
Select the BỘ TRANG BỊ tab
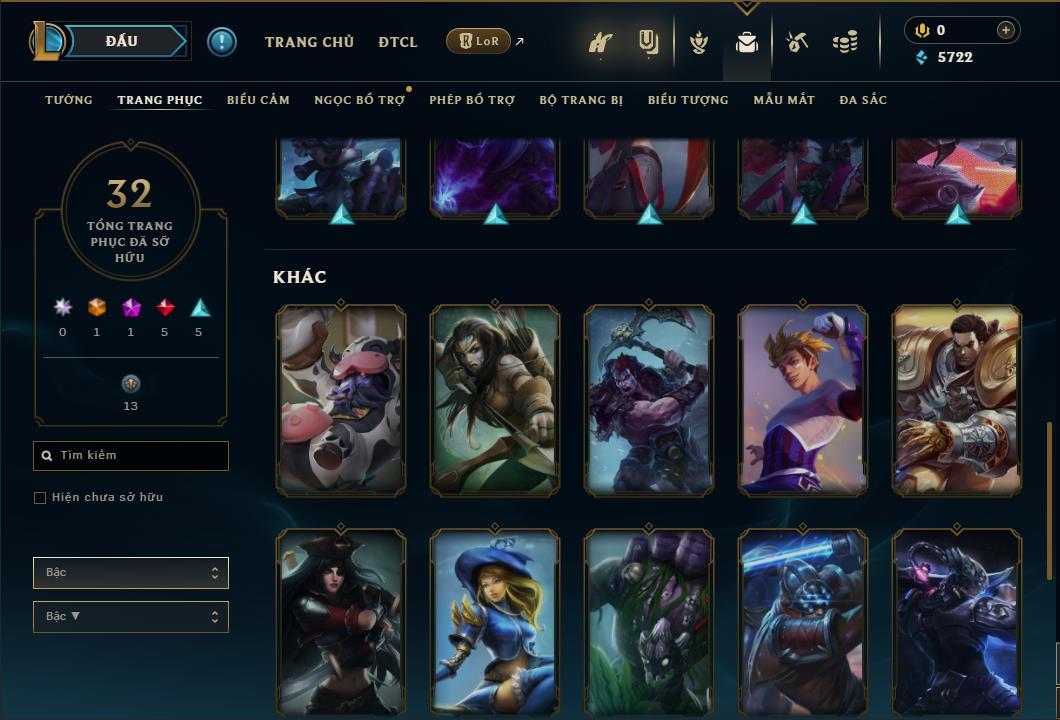coord(581,100)
